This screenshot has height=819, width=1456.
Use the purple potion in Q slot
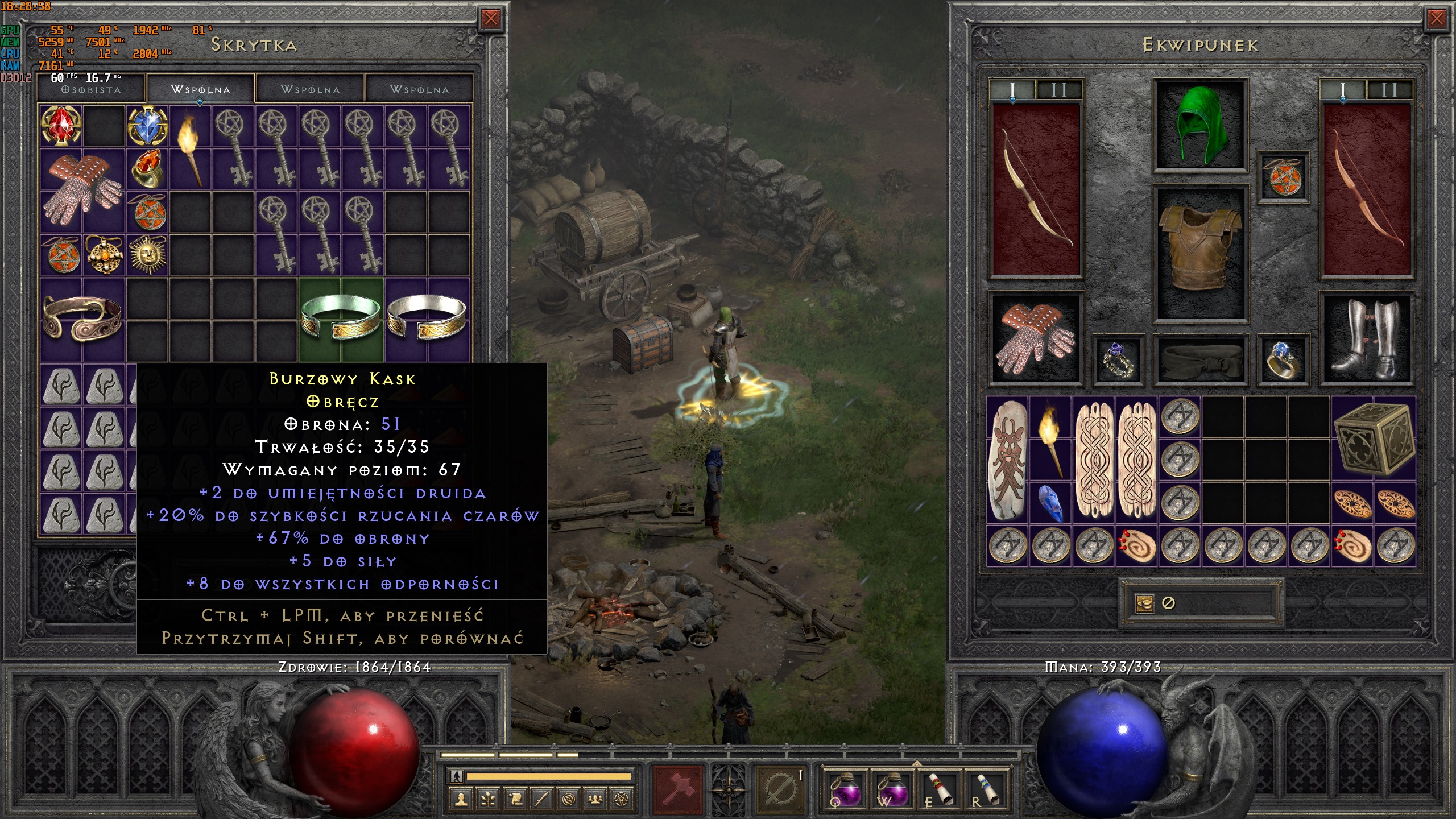845,789
